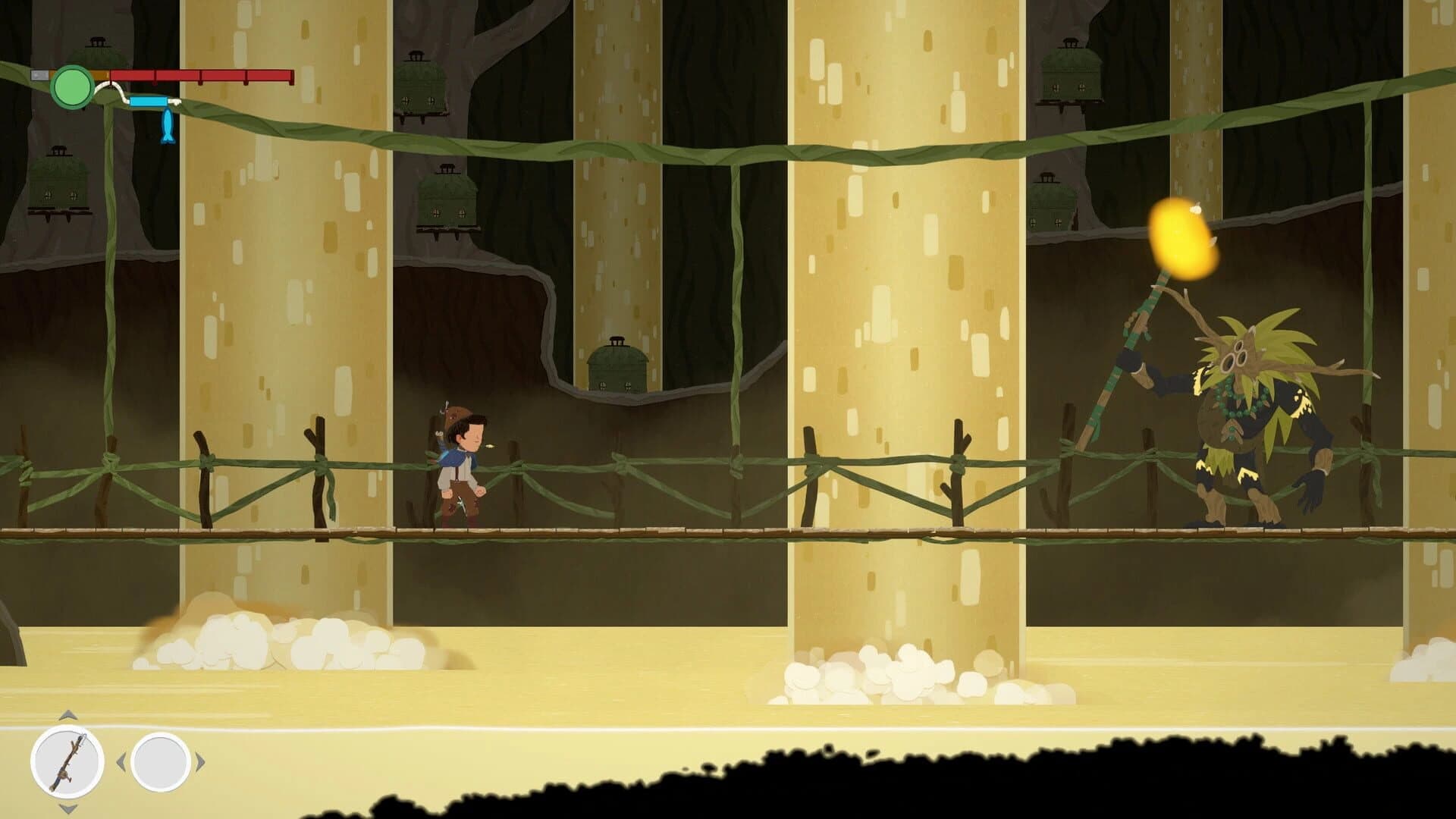1456x819 pixels.
Task: Click the up arrow above the fishing rod slot
Action: [67, 716]
